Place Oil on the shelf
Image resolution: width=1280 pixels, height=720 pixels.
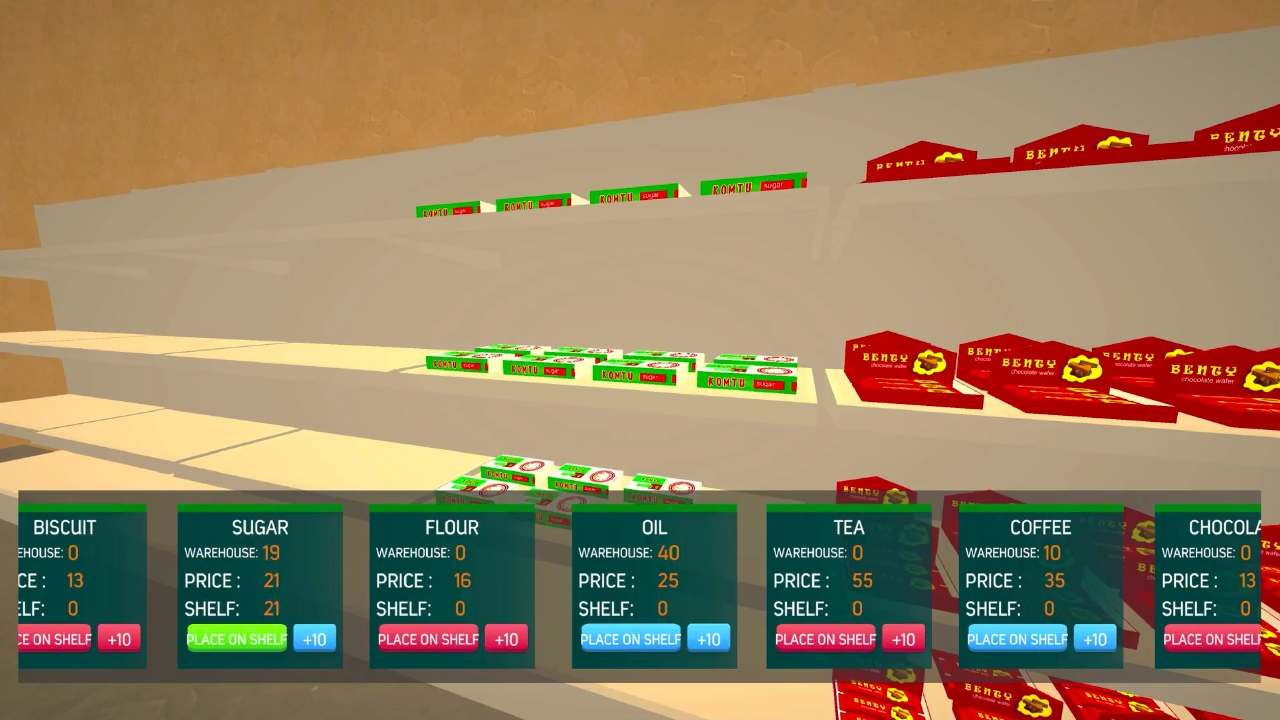coord(630,639)
